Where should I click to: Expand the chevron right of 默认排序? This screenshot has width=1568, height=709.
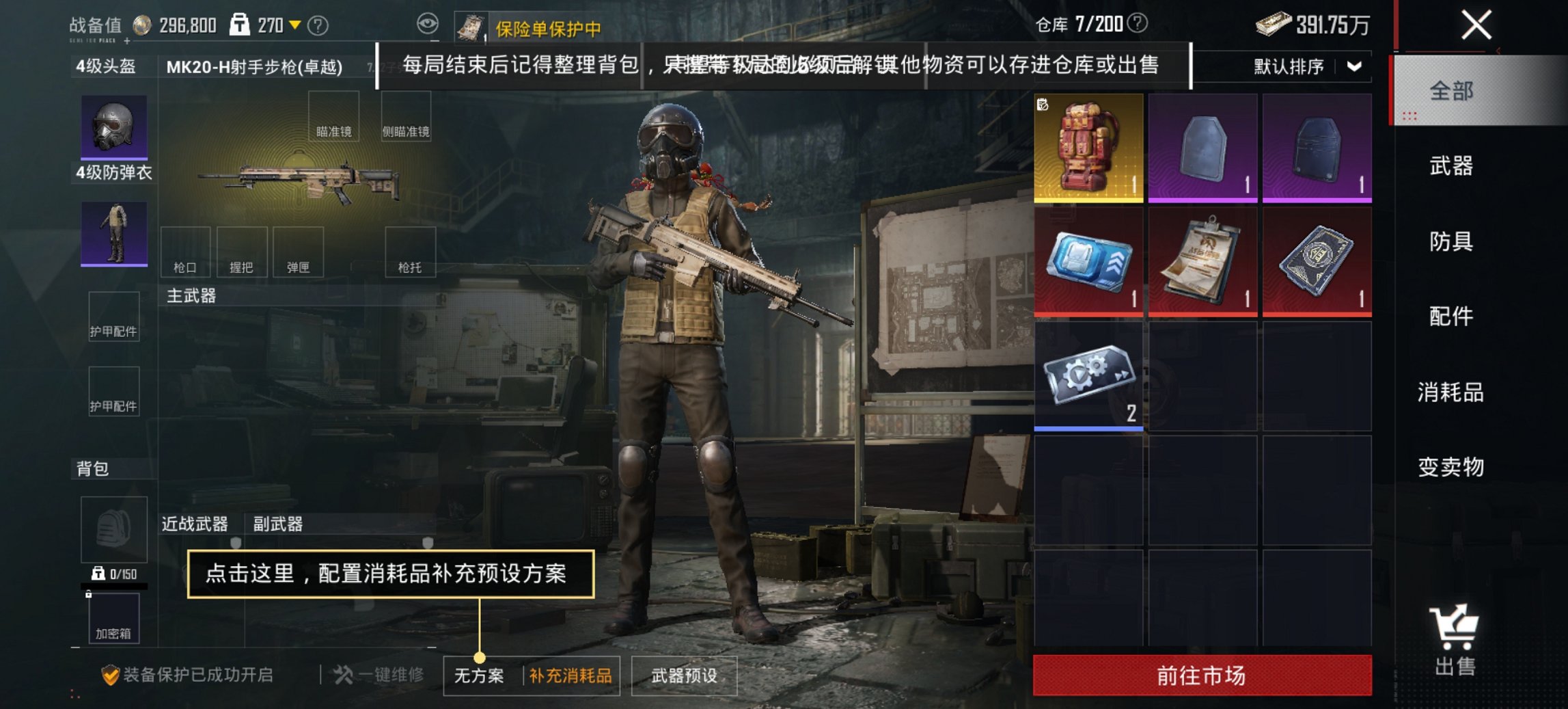click(1353, 66)
